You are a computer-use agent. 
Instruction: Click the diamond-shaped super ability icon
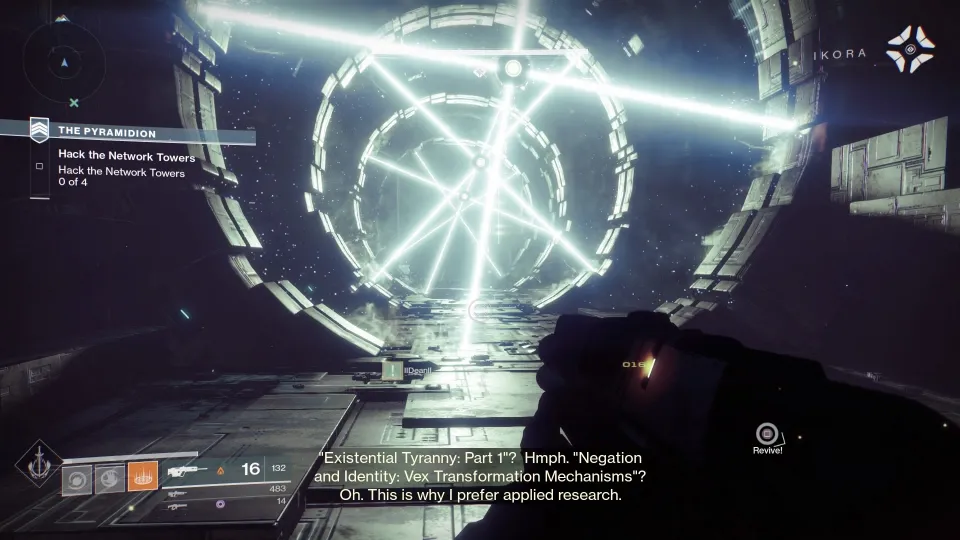tap(38, 464)
